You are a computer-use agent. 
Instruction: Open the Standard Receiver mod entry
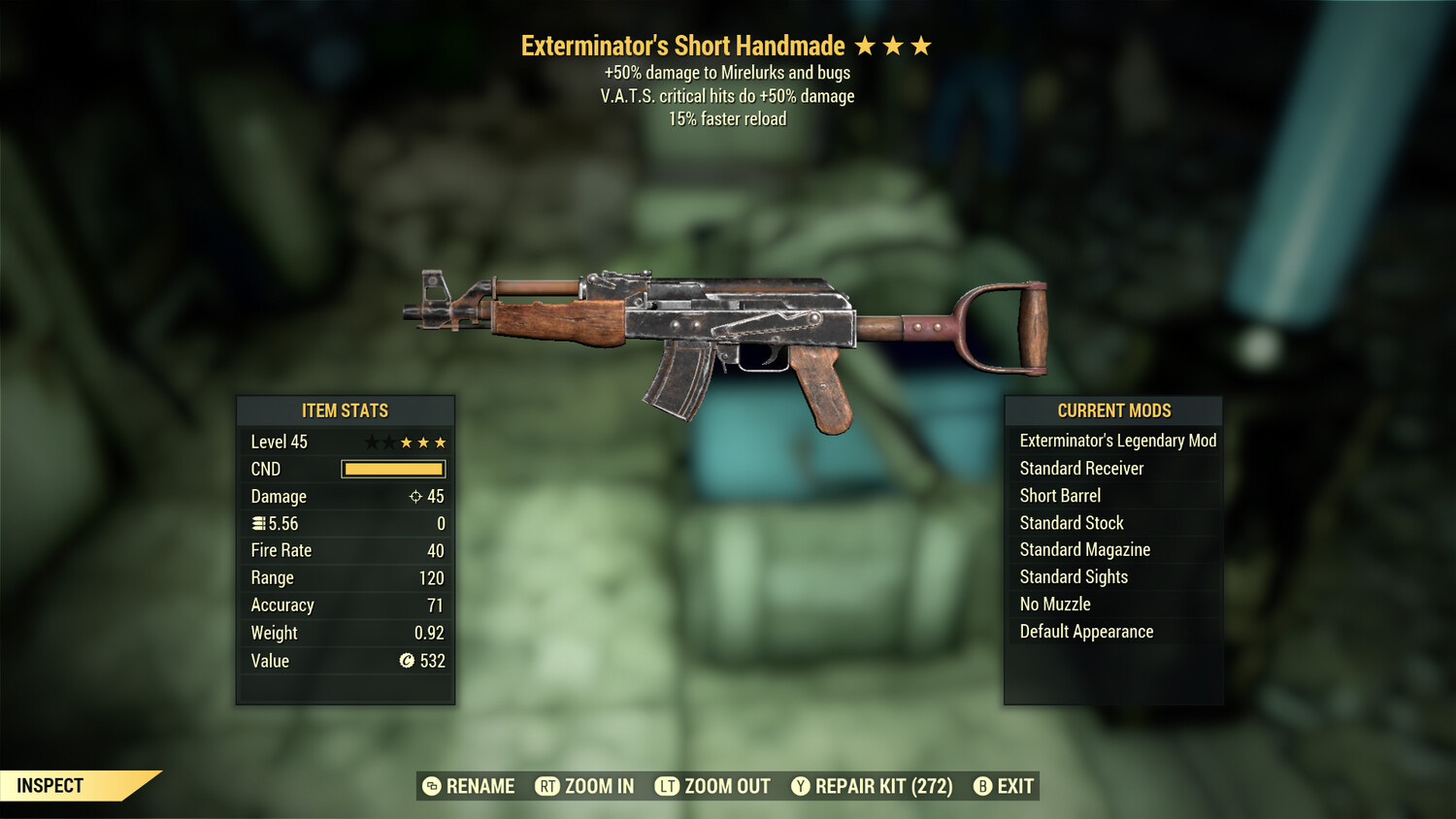click(x=1080, y=468)
